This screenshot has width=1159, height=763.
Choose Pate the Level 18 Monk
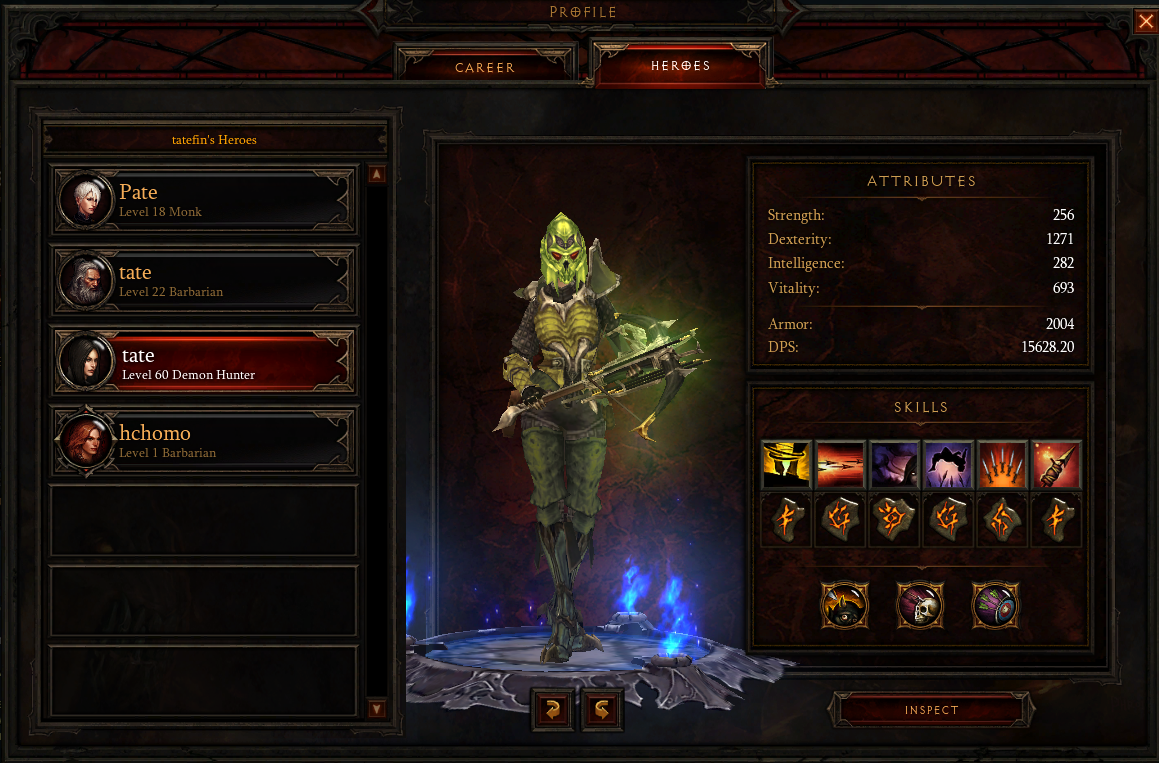tap(205, 199)
